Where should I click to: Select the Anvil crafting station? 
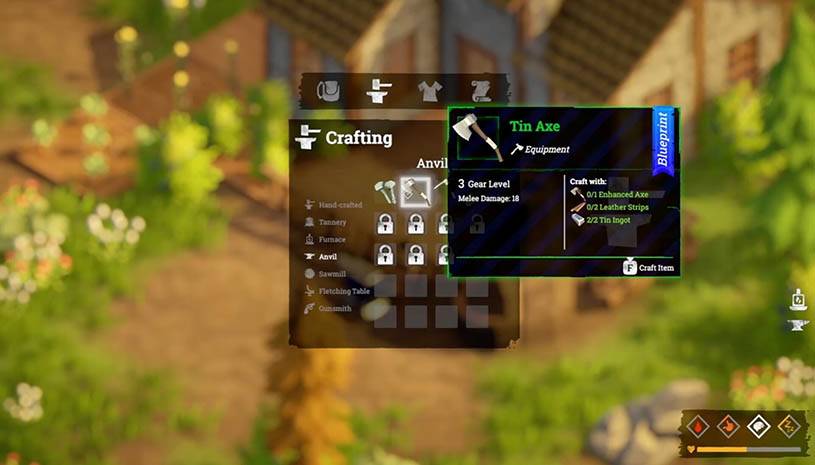327,256
